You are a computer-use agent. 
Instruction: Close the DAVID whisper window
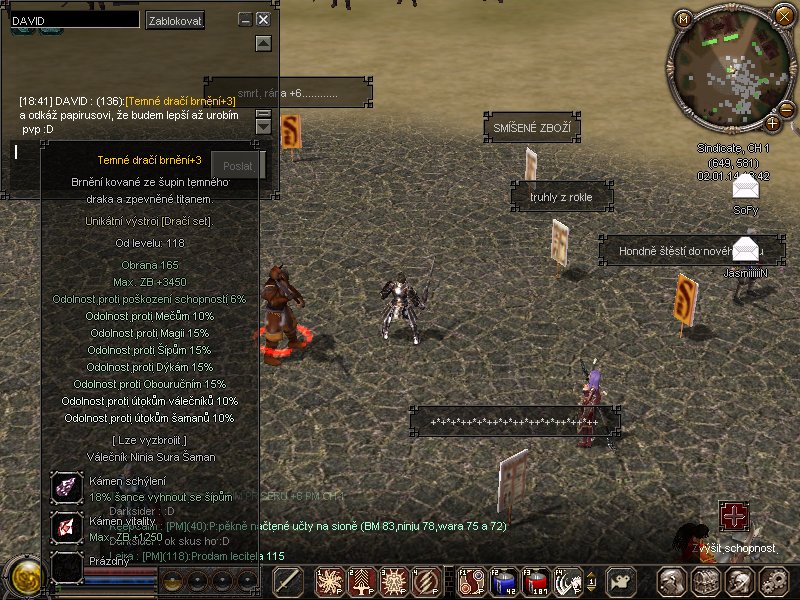263,19
